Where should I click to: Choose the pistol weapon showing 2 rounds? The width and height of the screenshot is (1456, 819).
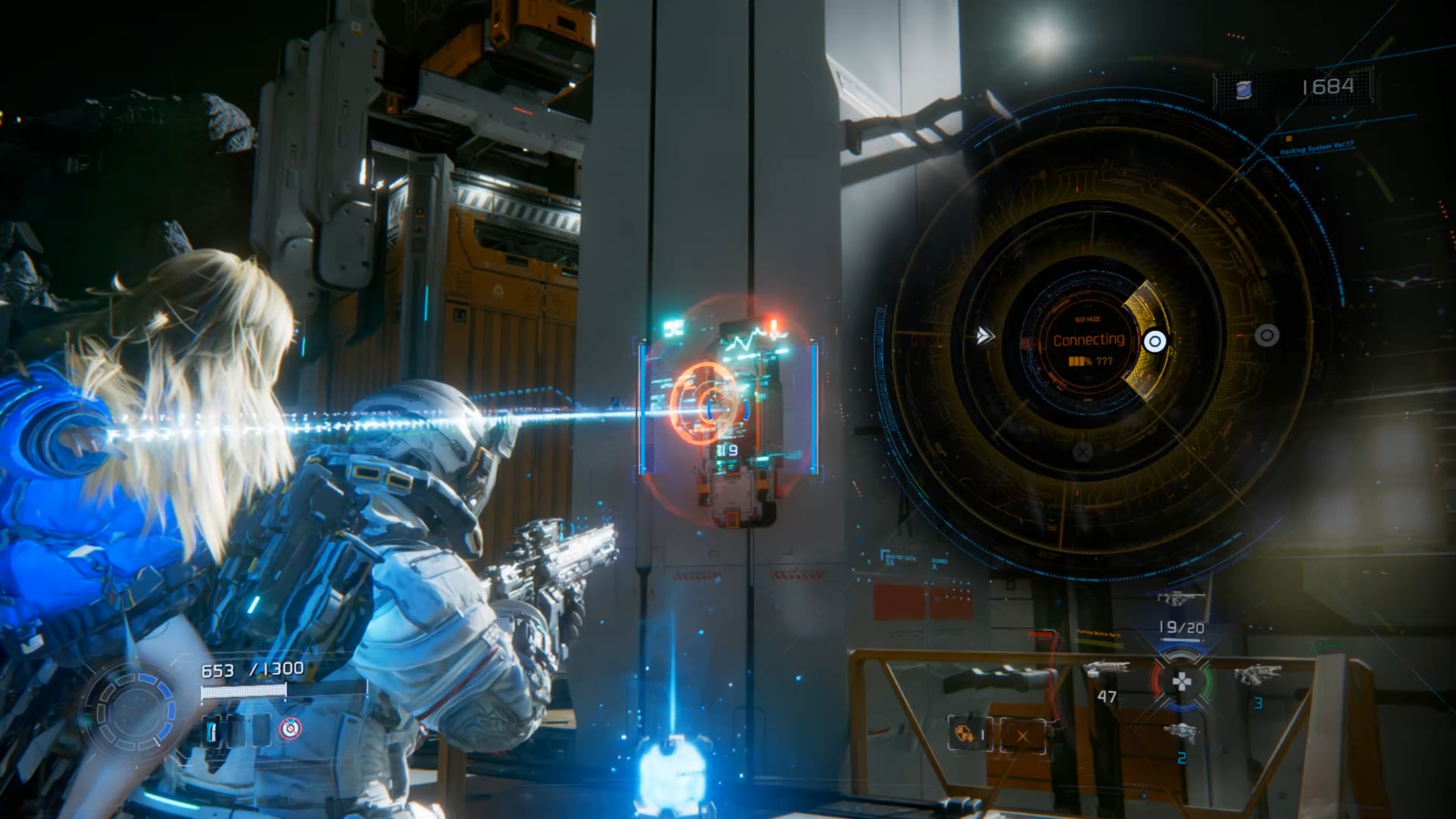point(1181,732)
